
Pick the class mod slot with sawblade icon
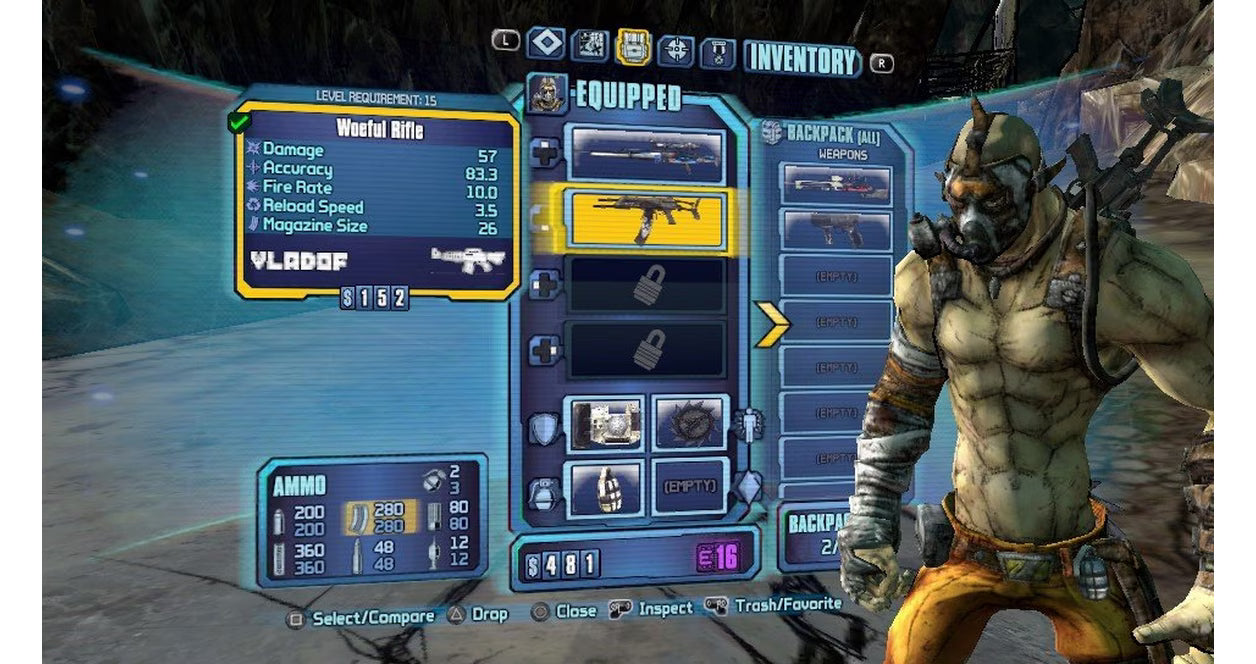[x=690, y=423]
